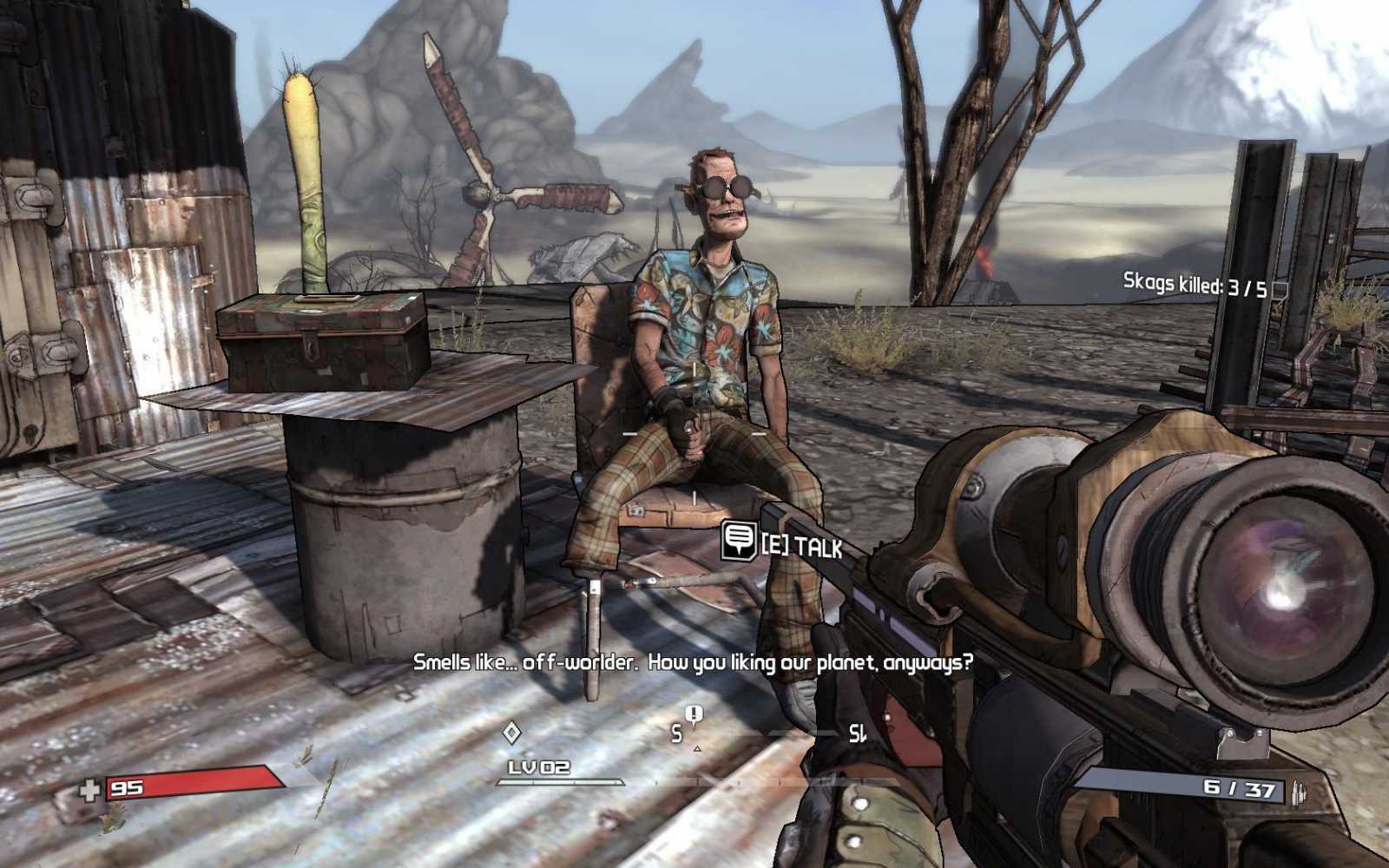The height and width of the screenshot is (868, 1389).
Task: Click the exclamation bubble over the weapon slot
Action: point(693,713)
